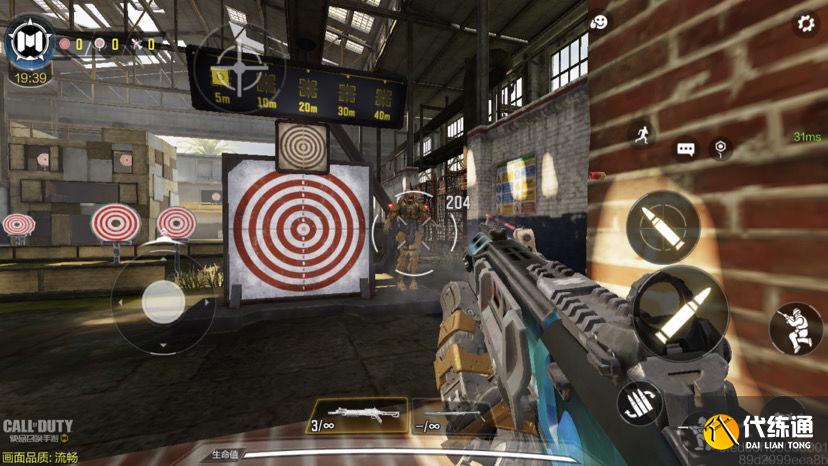The width and height of the screenshot is (828, 466).
Task: Tap the emoji emote icon
Action: click(600, 21)
